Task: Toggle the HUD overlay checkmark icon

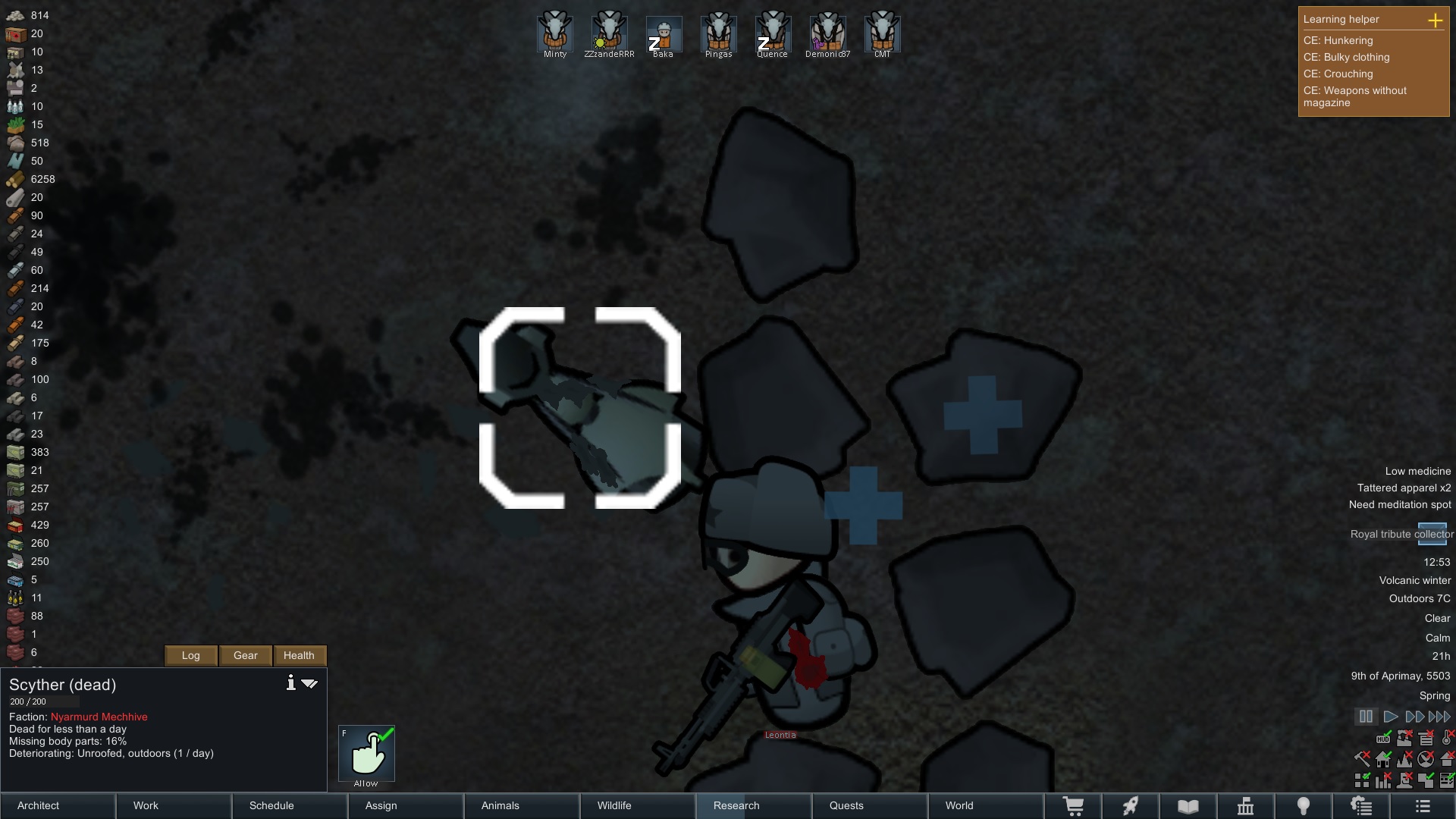Action: pyautogui.click(x=1383, y=739)
